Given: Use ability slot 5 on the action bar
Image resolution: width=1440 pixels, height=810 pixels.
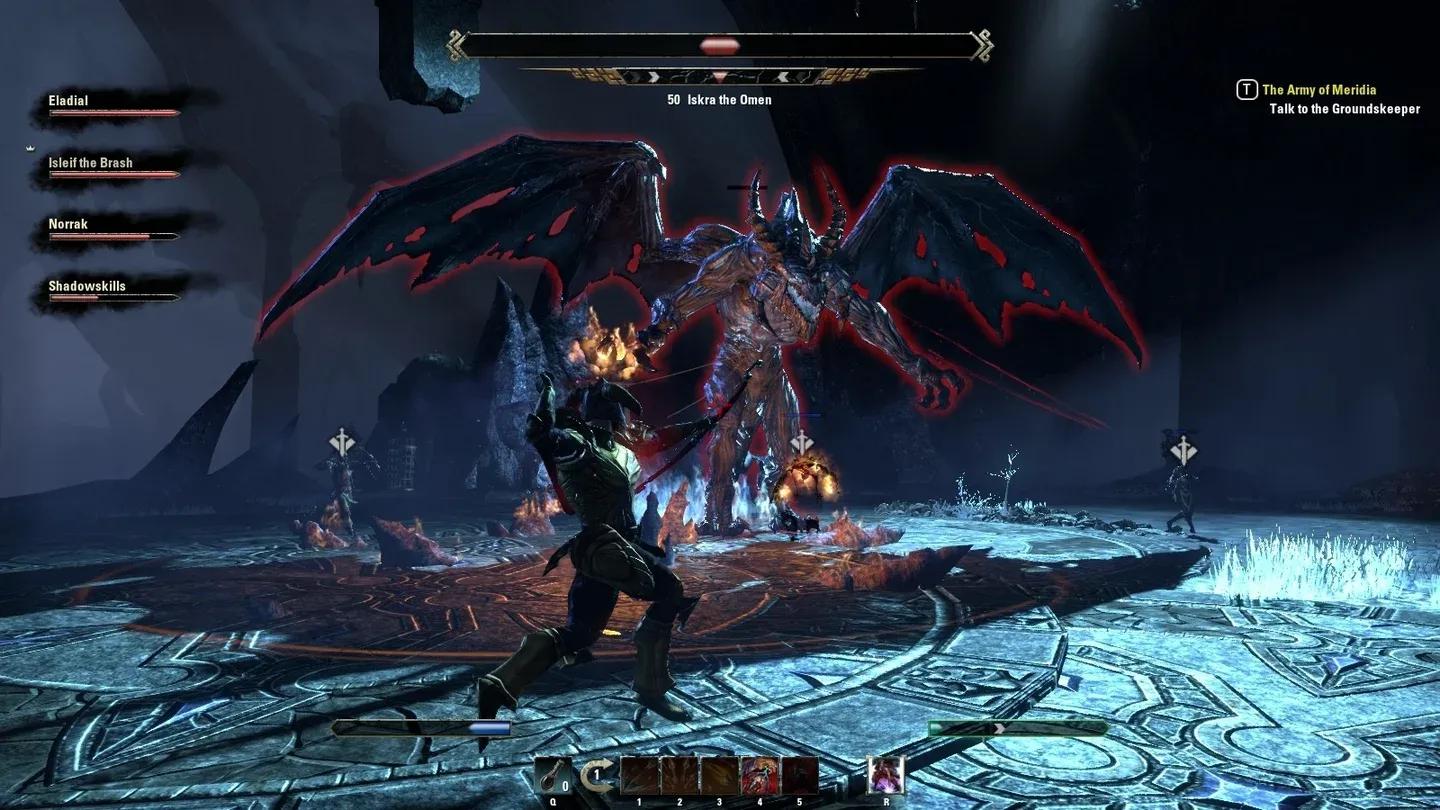Looking at the screenshot, I should point(798,775).
